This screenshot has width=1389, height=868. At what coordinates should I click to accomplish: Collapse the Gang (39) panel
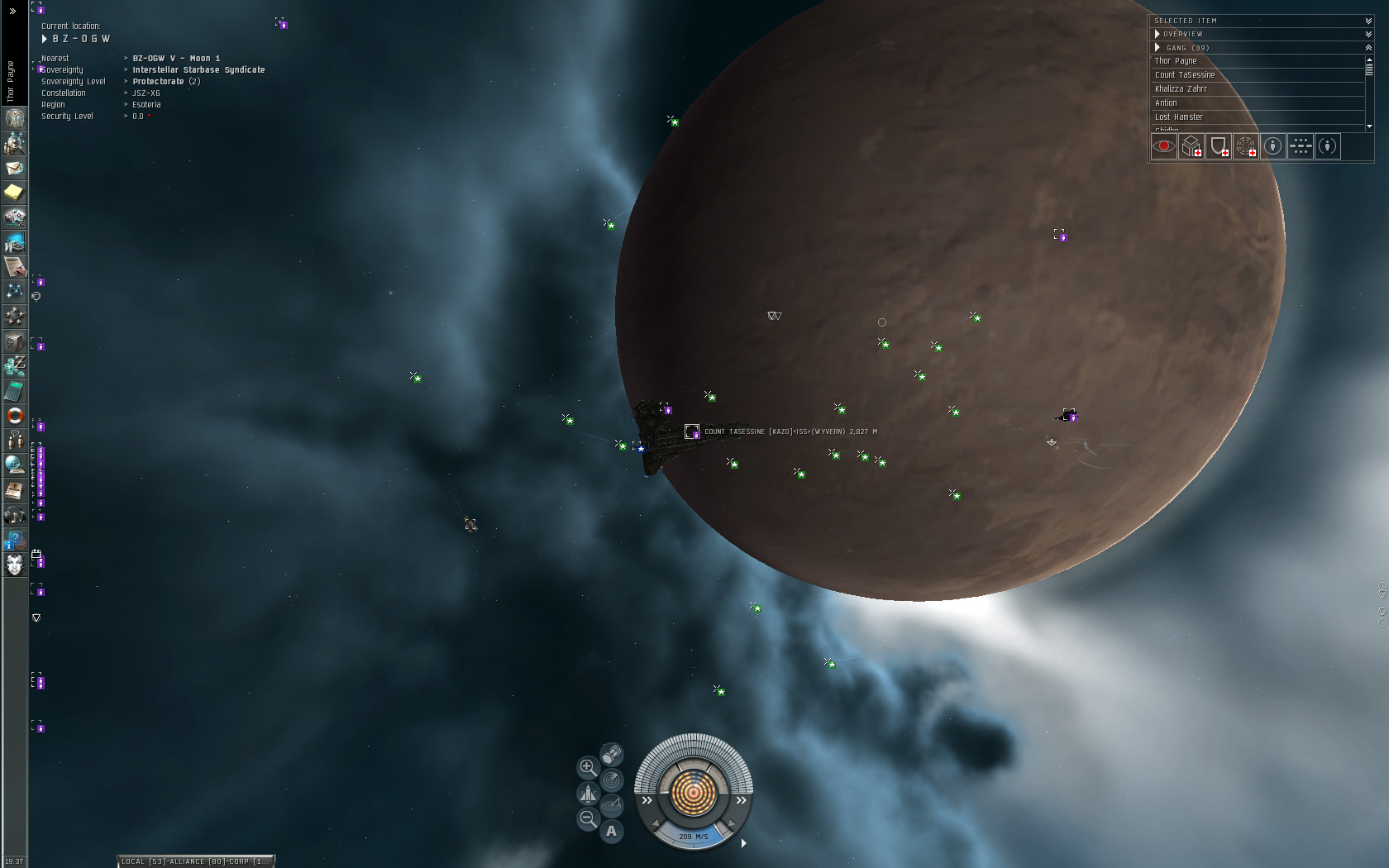pos(1368,48)
